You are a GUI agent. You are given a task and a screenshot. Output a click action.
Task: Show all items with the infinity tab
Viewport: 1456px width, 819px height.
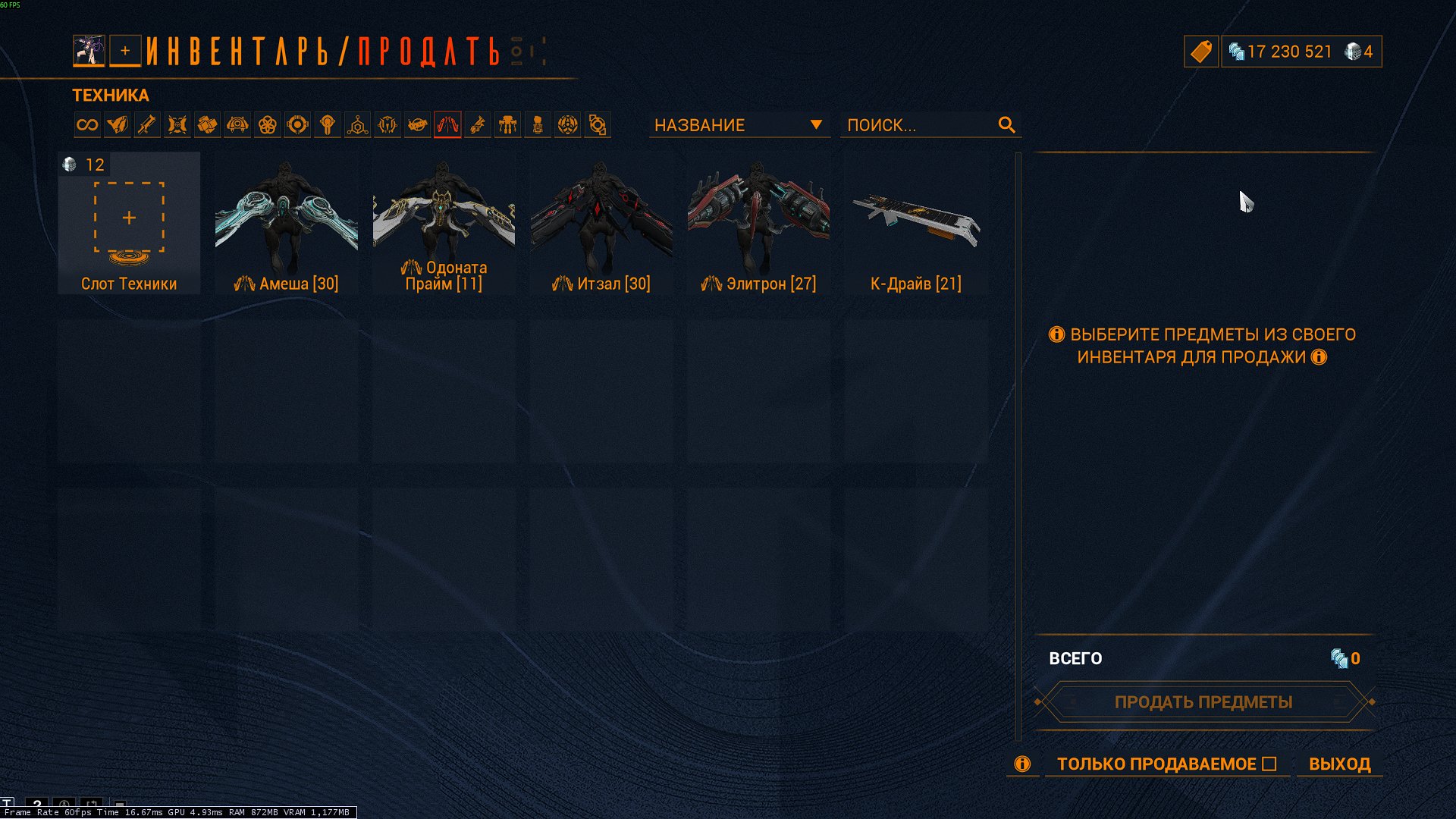(x=87, y=125)
